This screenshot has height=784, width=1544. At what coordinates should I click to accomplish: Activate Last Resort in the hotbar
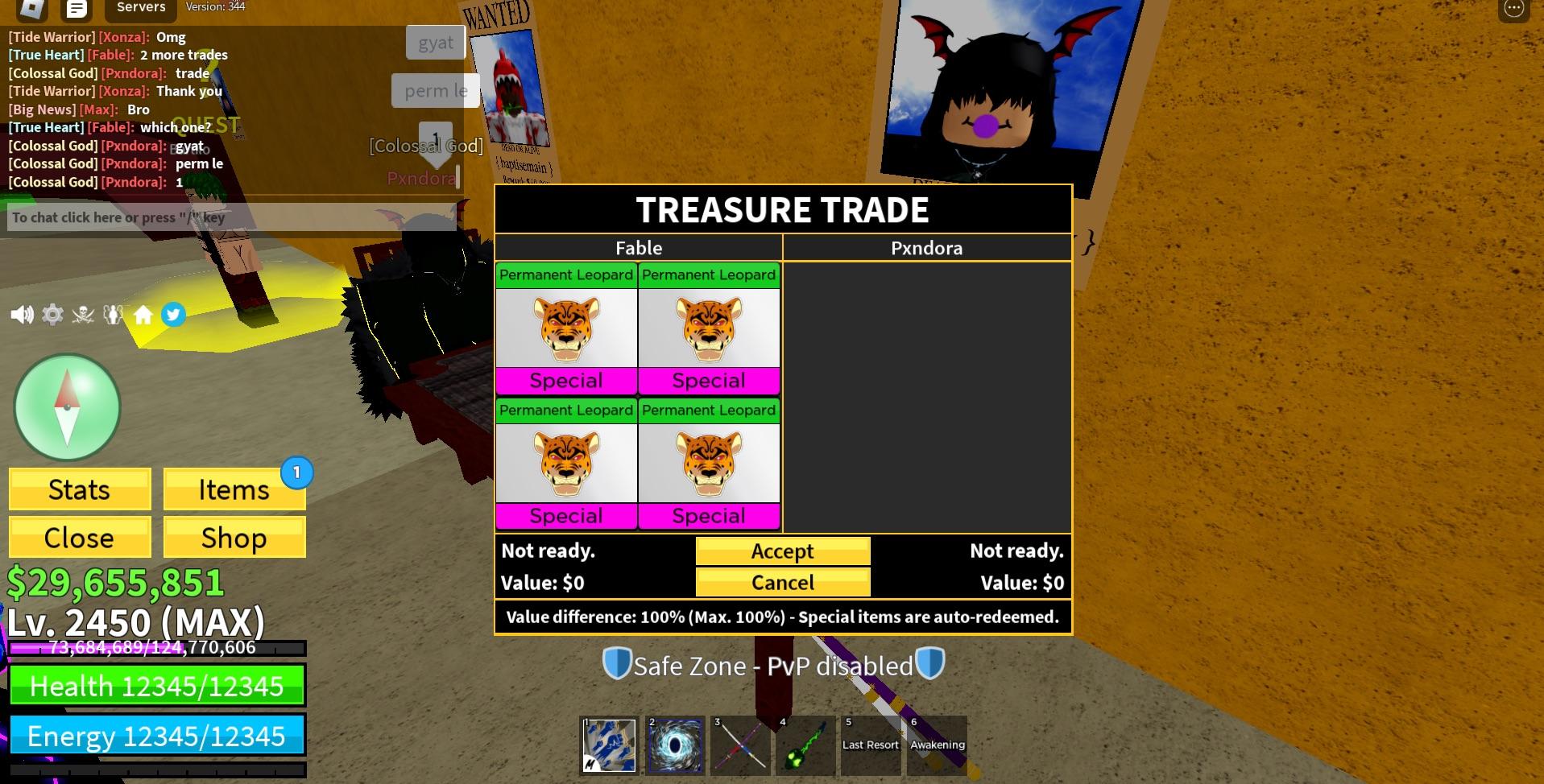tap(871, 745)
